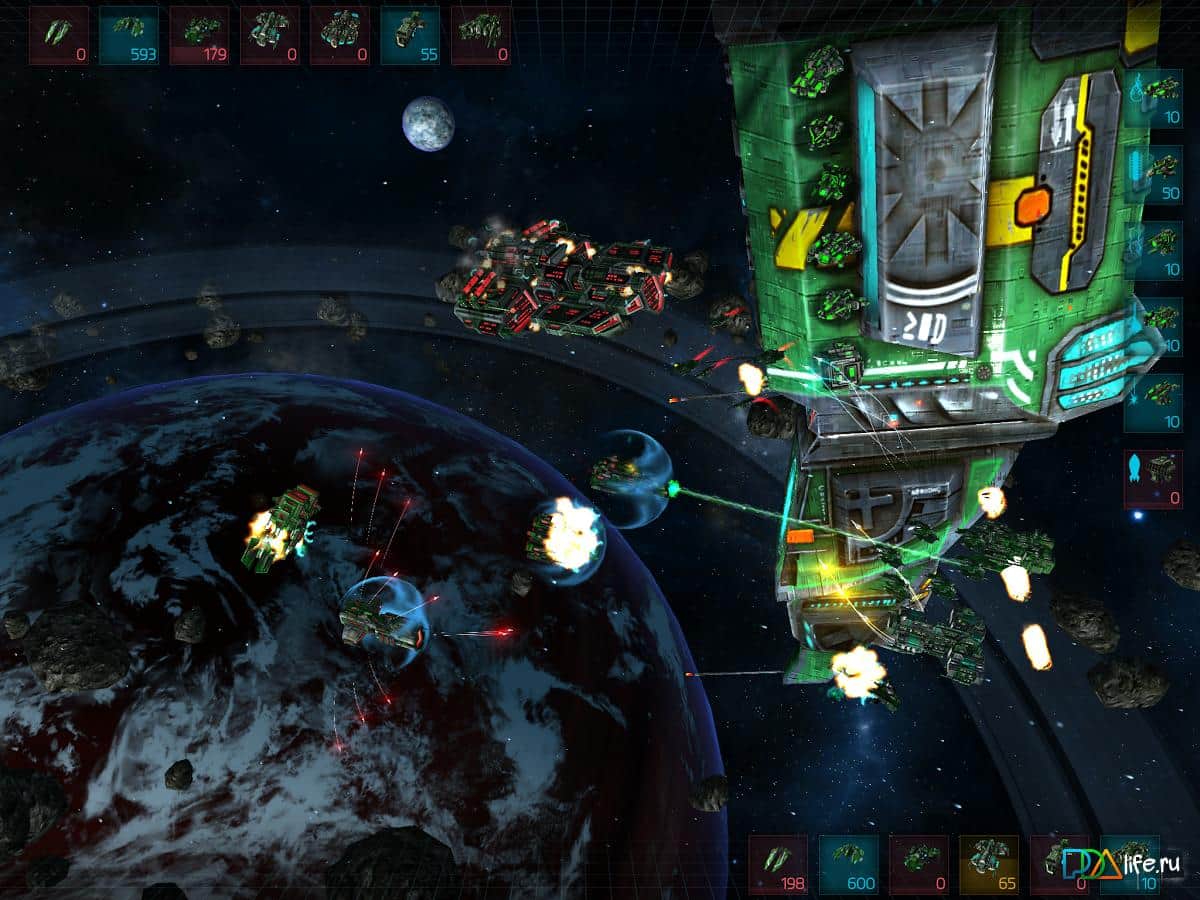The image size is (1200, 900).
Task: Select the rocket icon slot on the right
Action: tap(1153, 479)
